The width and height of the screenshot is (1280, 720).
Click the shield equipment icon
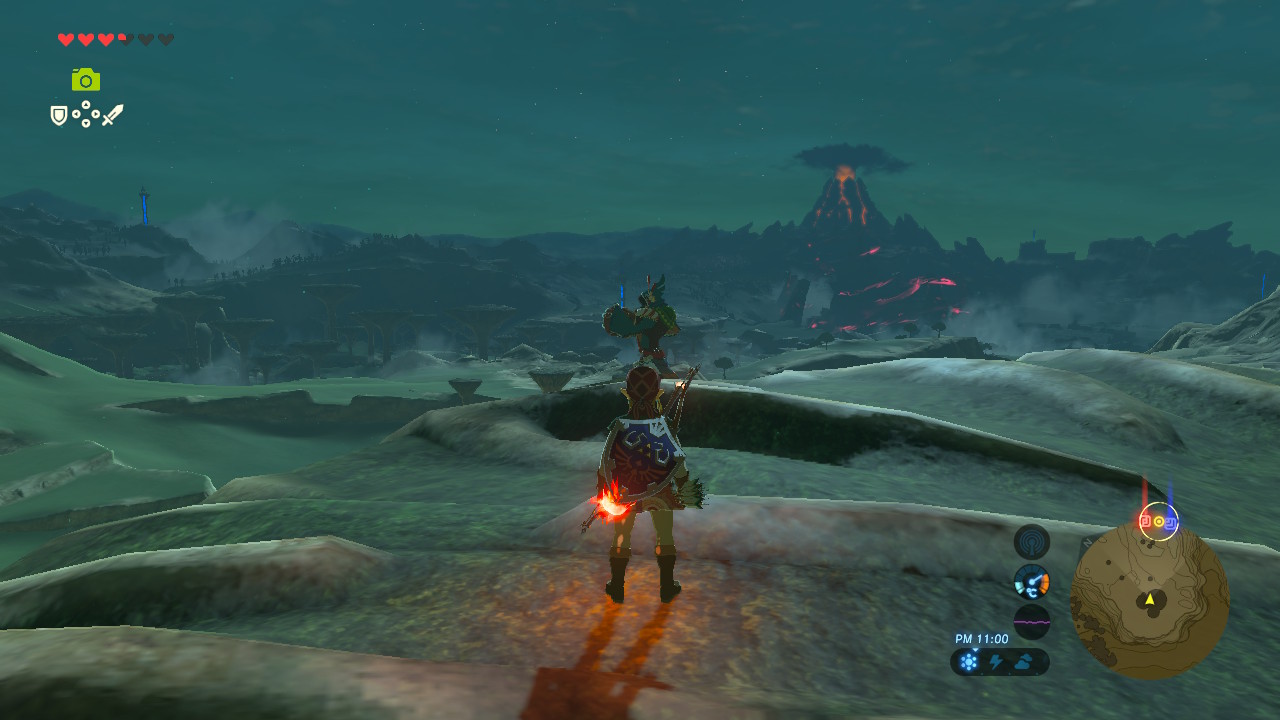point(59,116)
